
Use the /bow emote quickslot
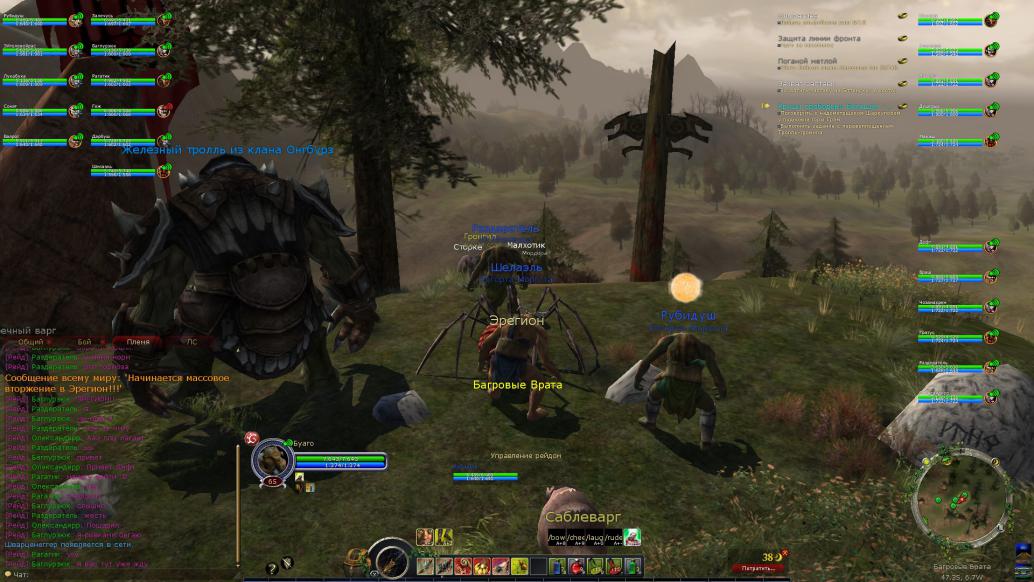556,538
